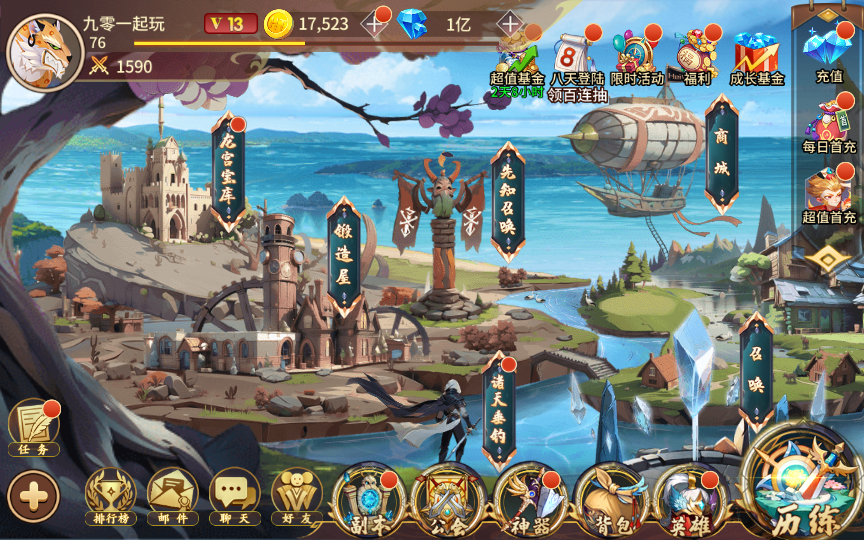This screenshot has width=864, height=540.
Task: Open the 邮件 mail inbox
Action: click(x=172, y=494)
